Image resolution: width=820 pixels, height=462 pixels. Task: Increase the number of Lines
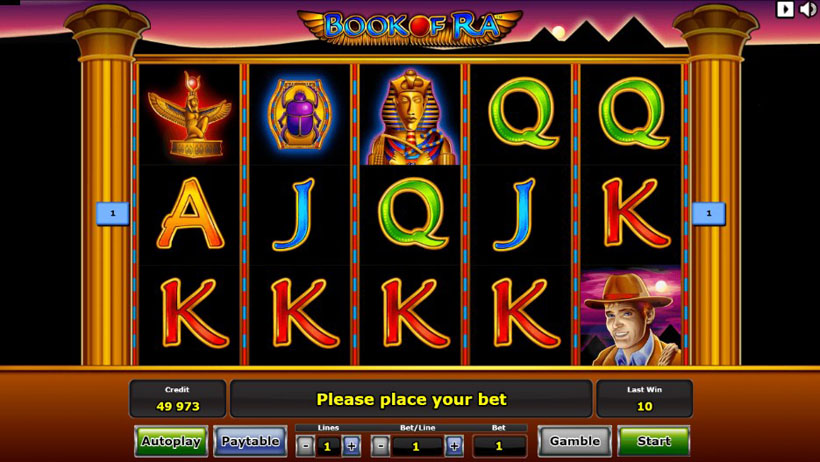pos(351,446)
